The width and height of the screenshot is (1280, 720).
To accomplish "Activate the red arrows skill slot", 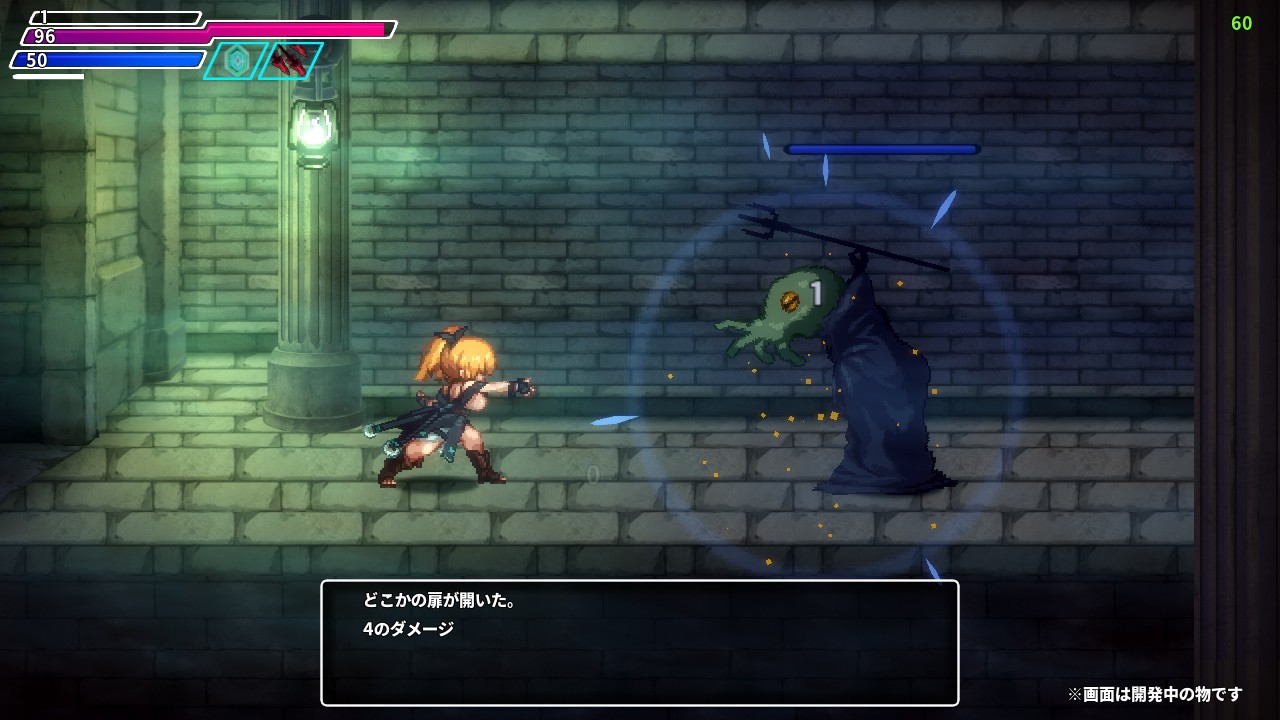I will coord(291,60).
